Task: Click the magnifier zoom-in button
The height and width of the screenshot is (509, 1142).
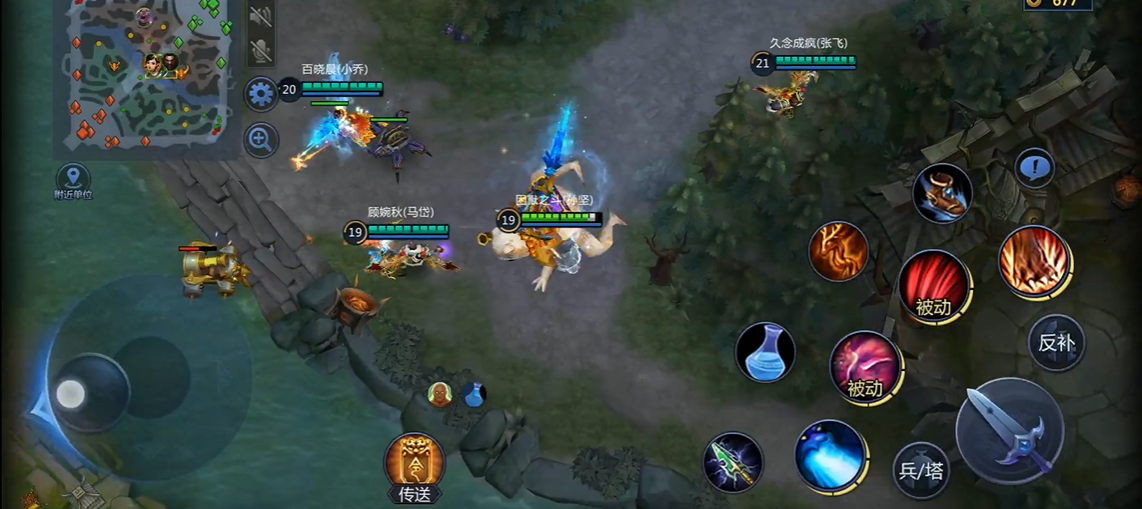Action: 261,139
